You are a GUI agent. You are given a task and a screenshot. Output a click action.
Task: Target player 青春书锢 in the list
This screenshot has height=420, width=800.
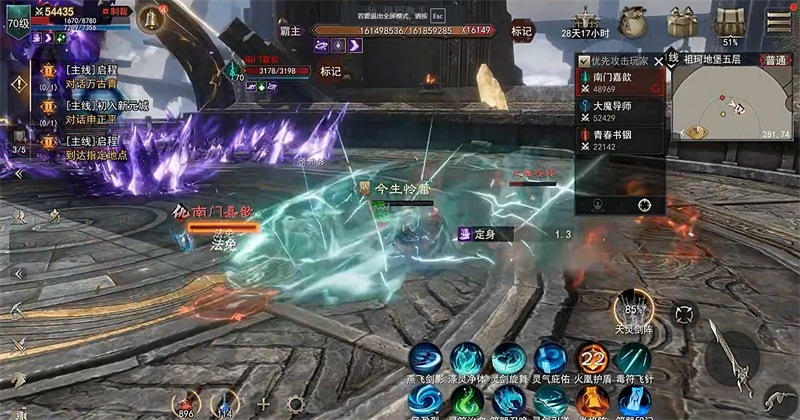click(x=621, y=139)
